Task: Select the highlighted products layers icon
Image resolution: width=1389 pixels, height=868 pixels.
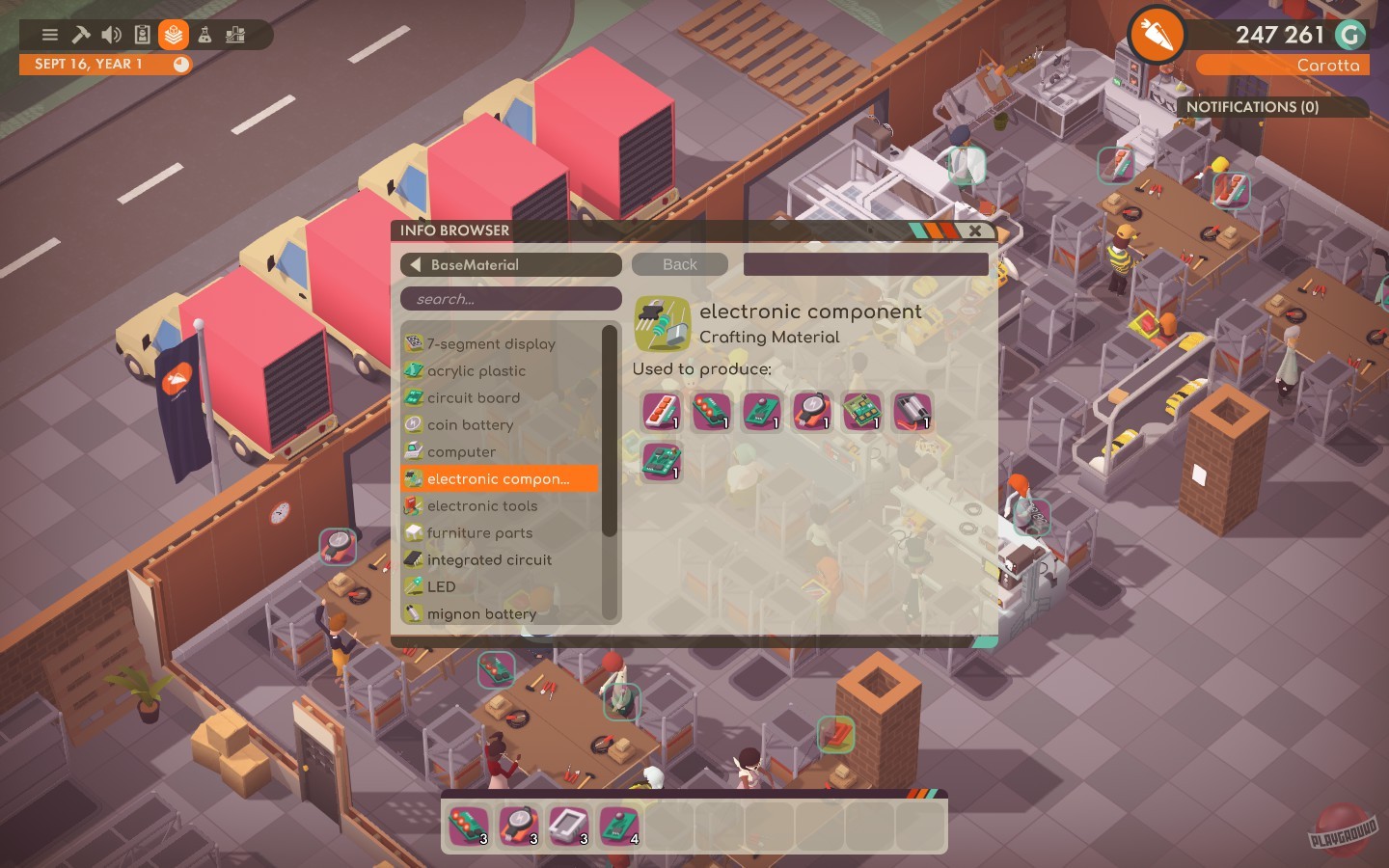Action: (x=172, y=35)
